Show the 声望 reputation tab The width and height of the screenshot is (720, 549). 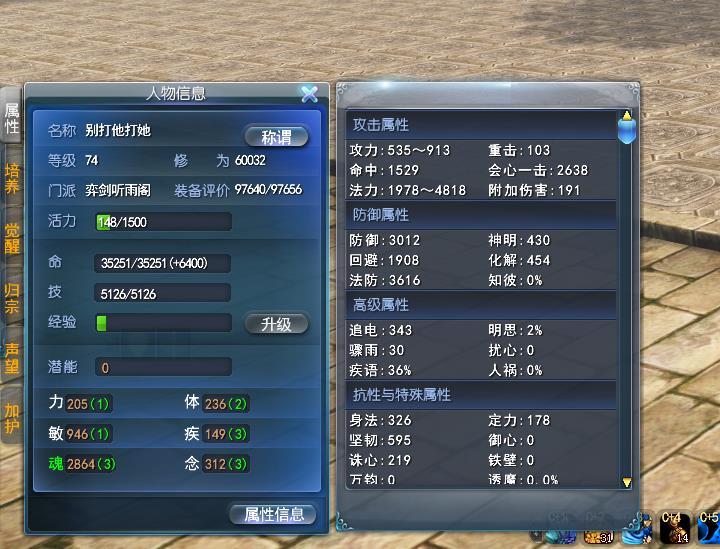click(12, 358)
